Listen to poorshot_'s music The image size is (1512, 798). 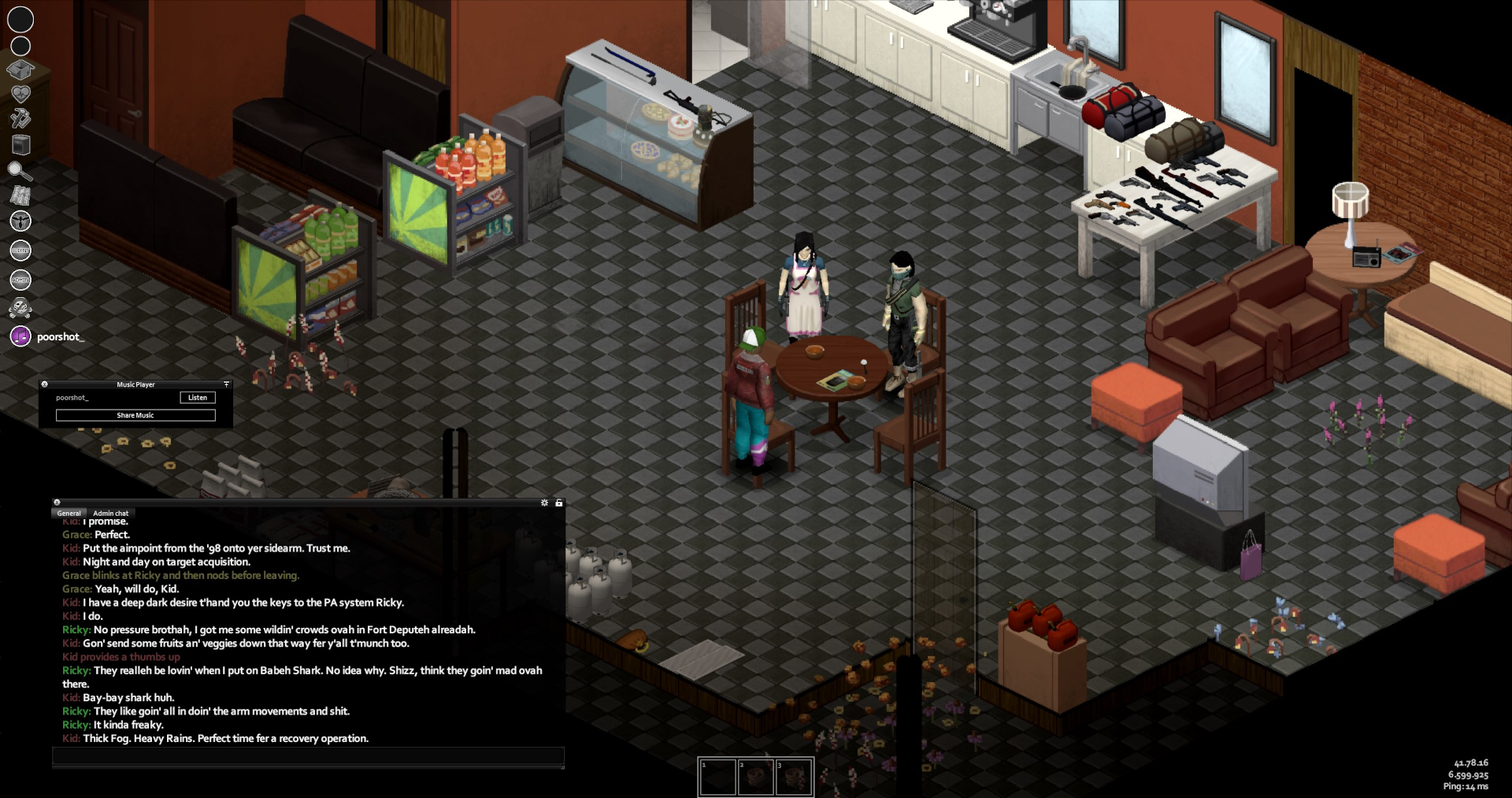pyautogui.click(x=197, y=398)
